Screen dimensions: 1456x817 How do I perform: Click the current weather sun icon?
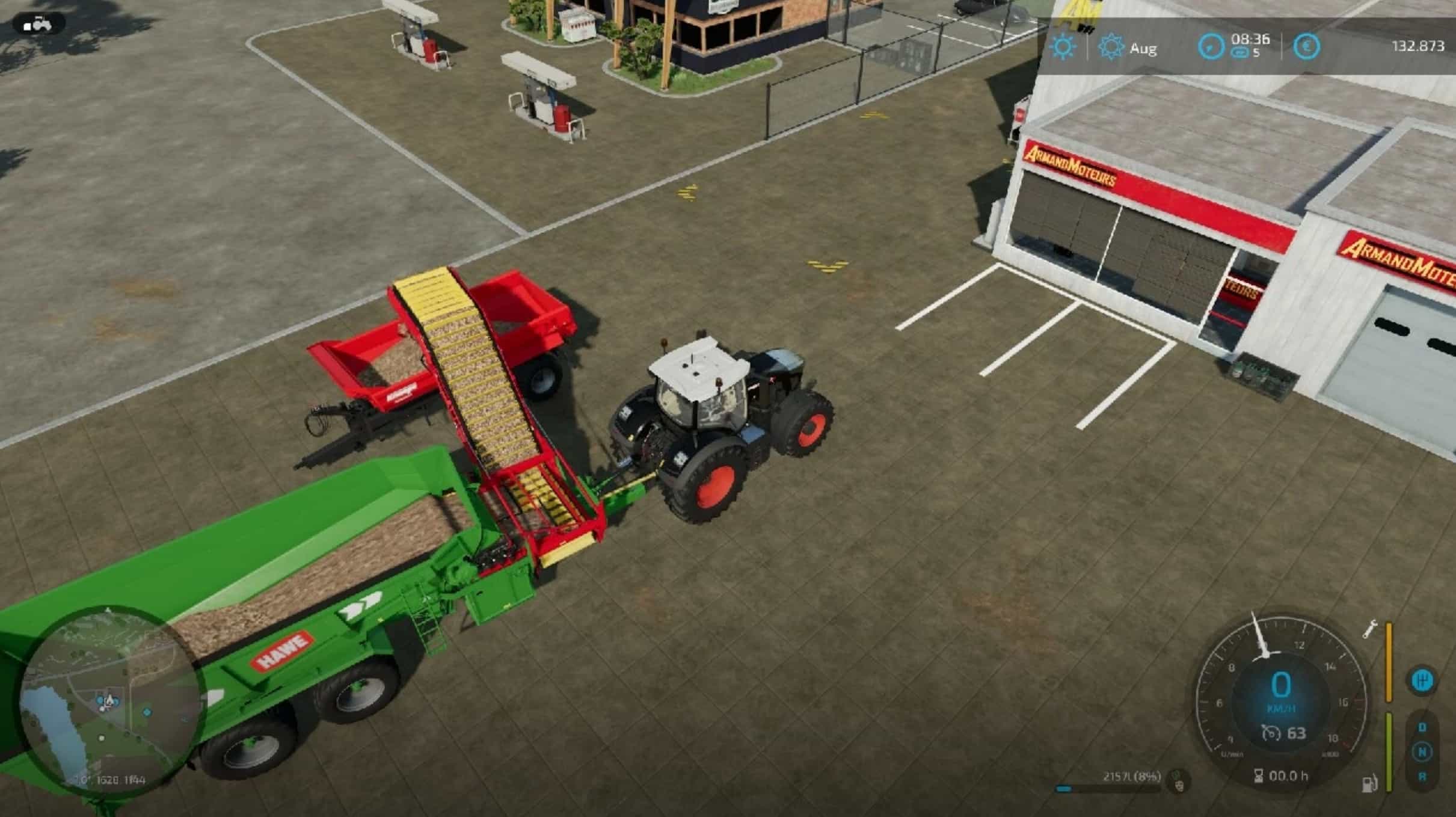point(1063,46)
